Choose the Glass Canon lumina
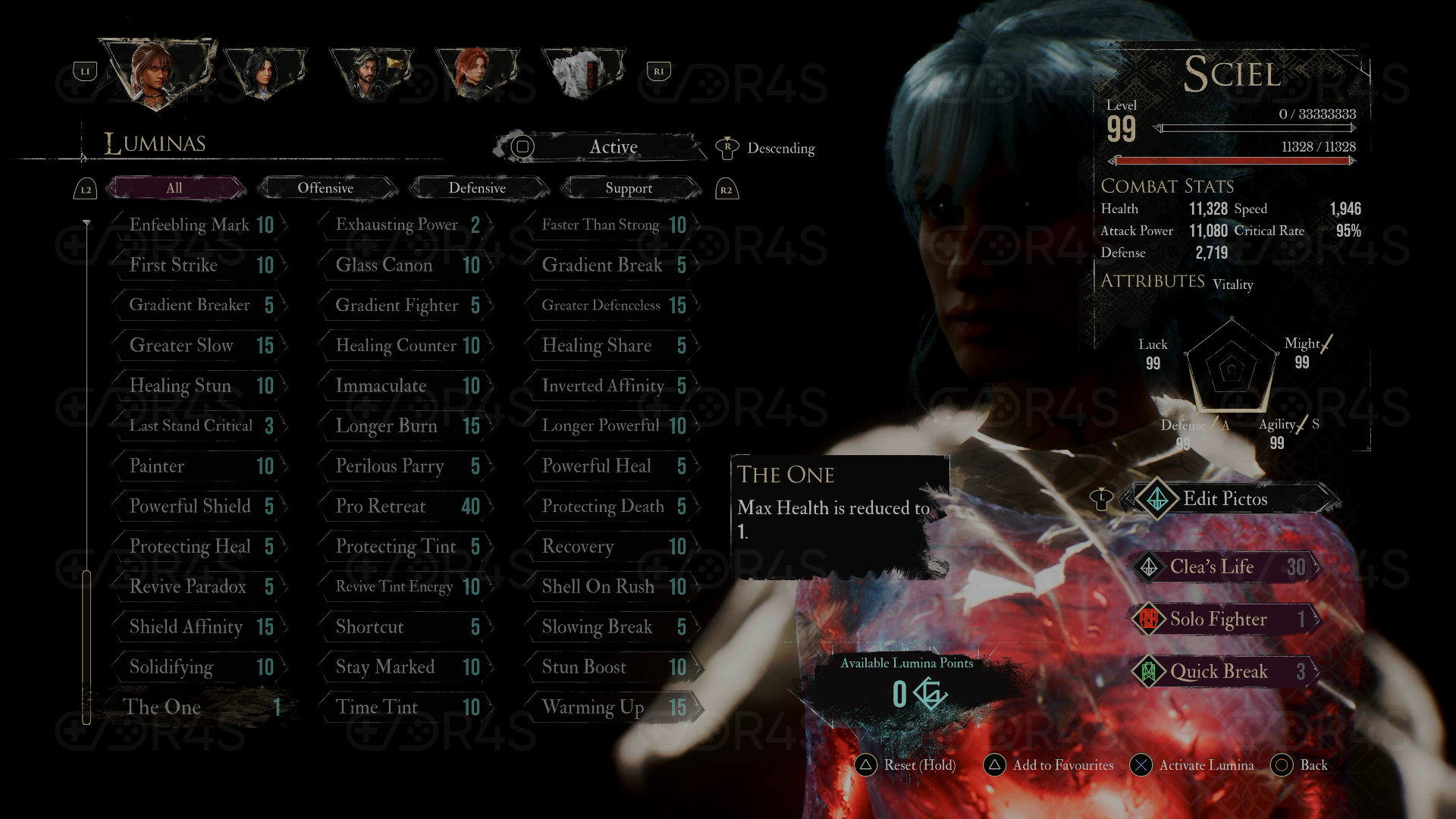Image resolution: width=1456 pixels, height=819 pixels. (406, 265)
